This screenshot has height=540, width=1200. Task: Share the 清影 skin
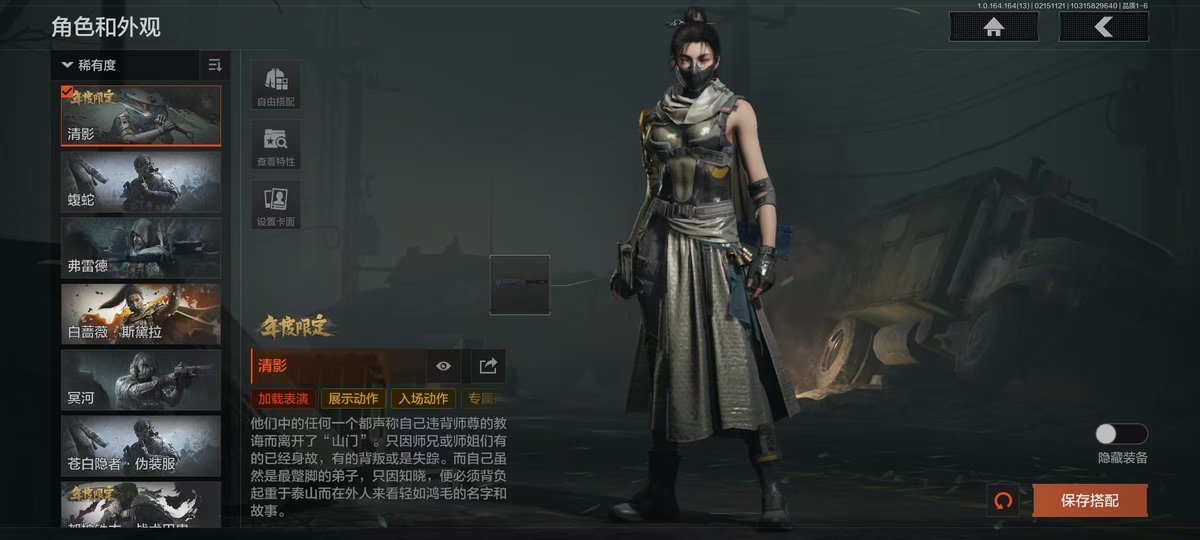pos(488,366)
